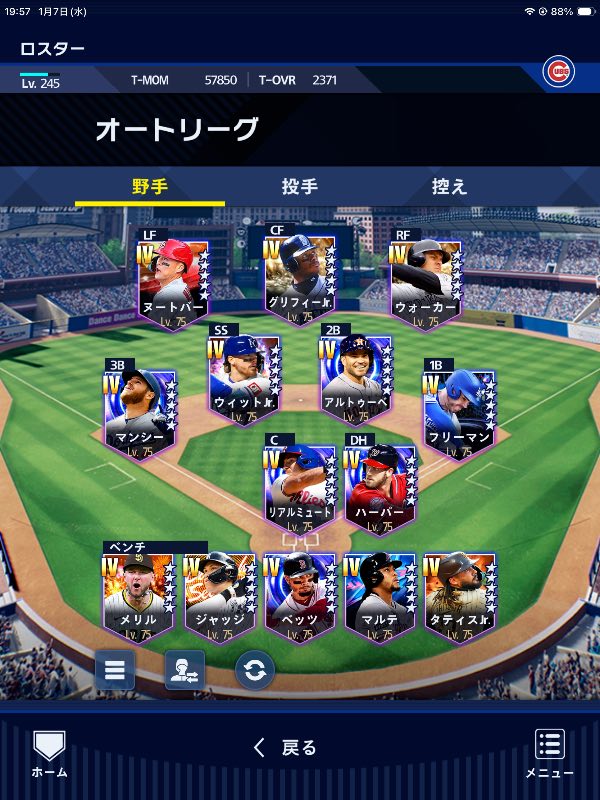Click the circular refresh arrows button
Screen dimensions: 600x800
[255, 670]
